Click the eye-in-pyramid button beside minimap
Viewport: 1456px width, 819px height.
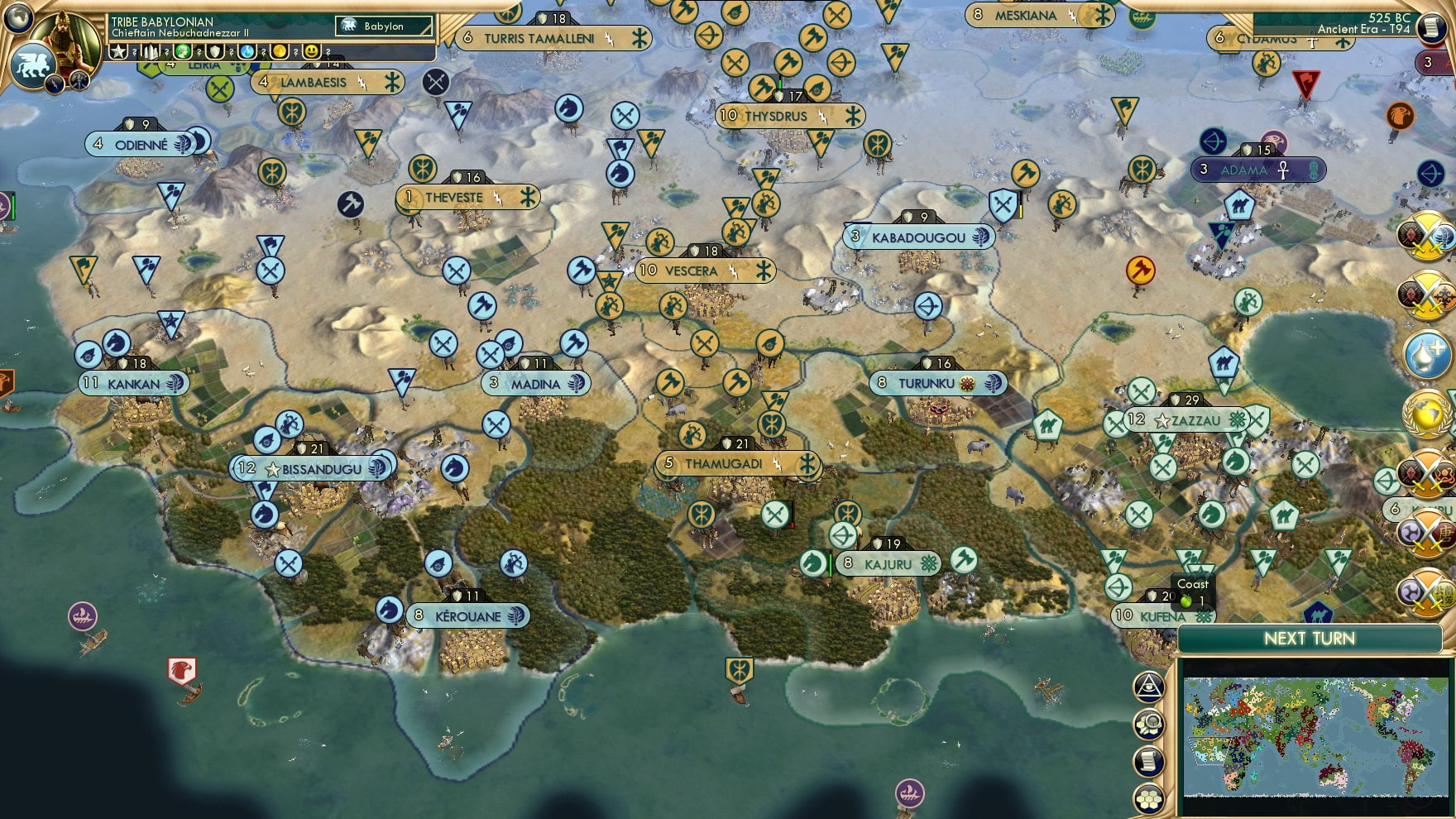pos(1150,686)
